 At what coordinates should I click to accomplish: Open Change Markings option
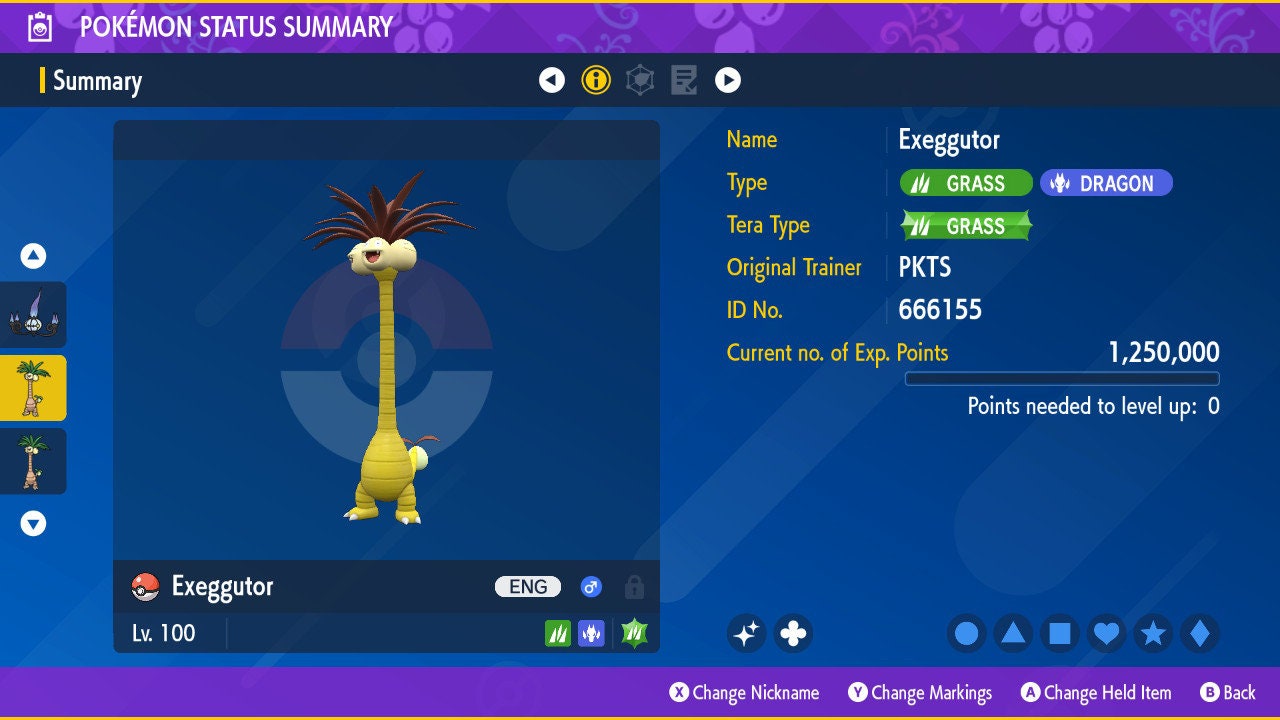point(920,693)
